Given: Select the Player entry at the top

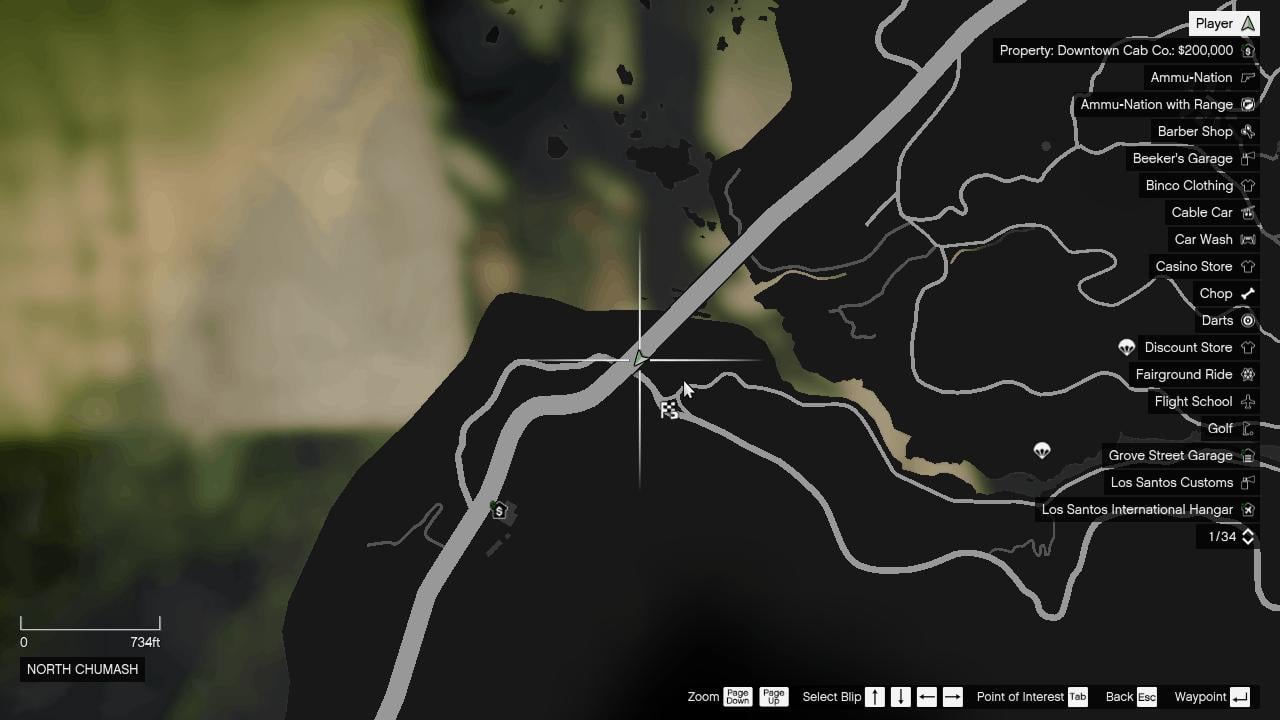Looking at the screenshot, I should (1222, 23).
